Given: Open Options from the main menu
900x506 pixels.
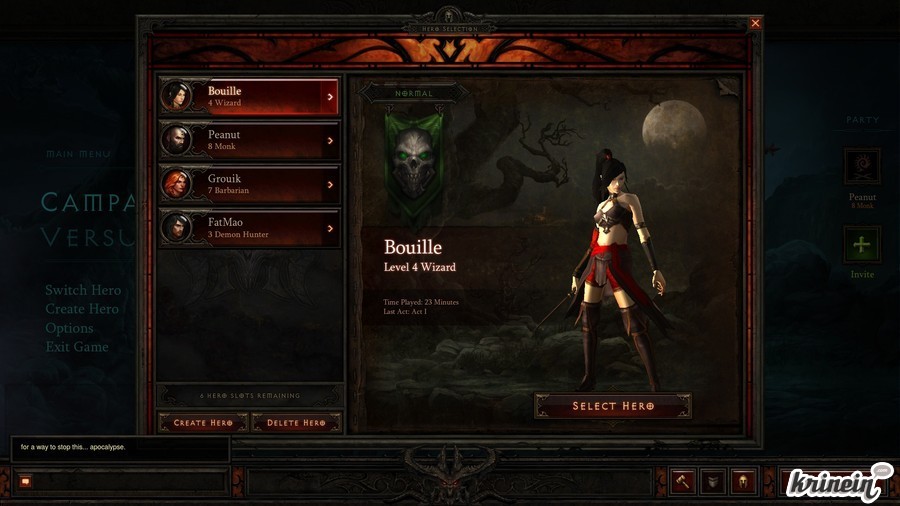Looking at the screenshot, I should point(69,328).
